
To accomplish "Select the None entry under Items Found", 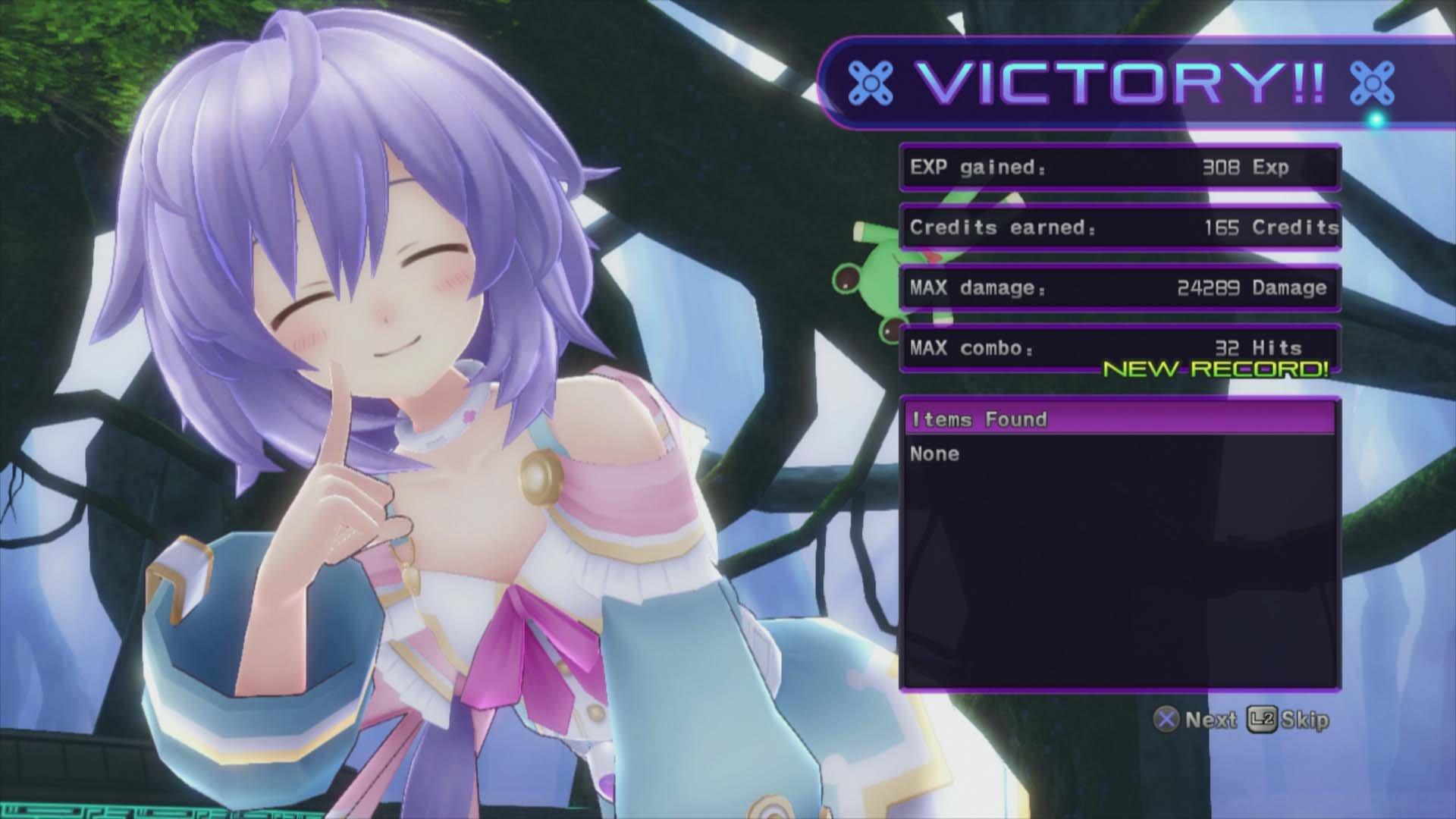I will (934, 453).
